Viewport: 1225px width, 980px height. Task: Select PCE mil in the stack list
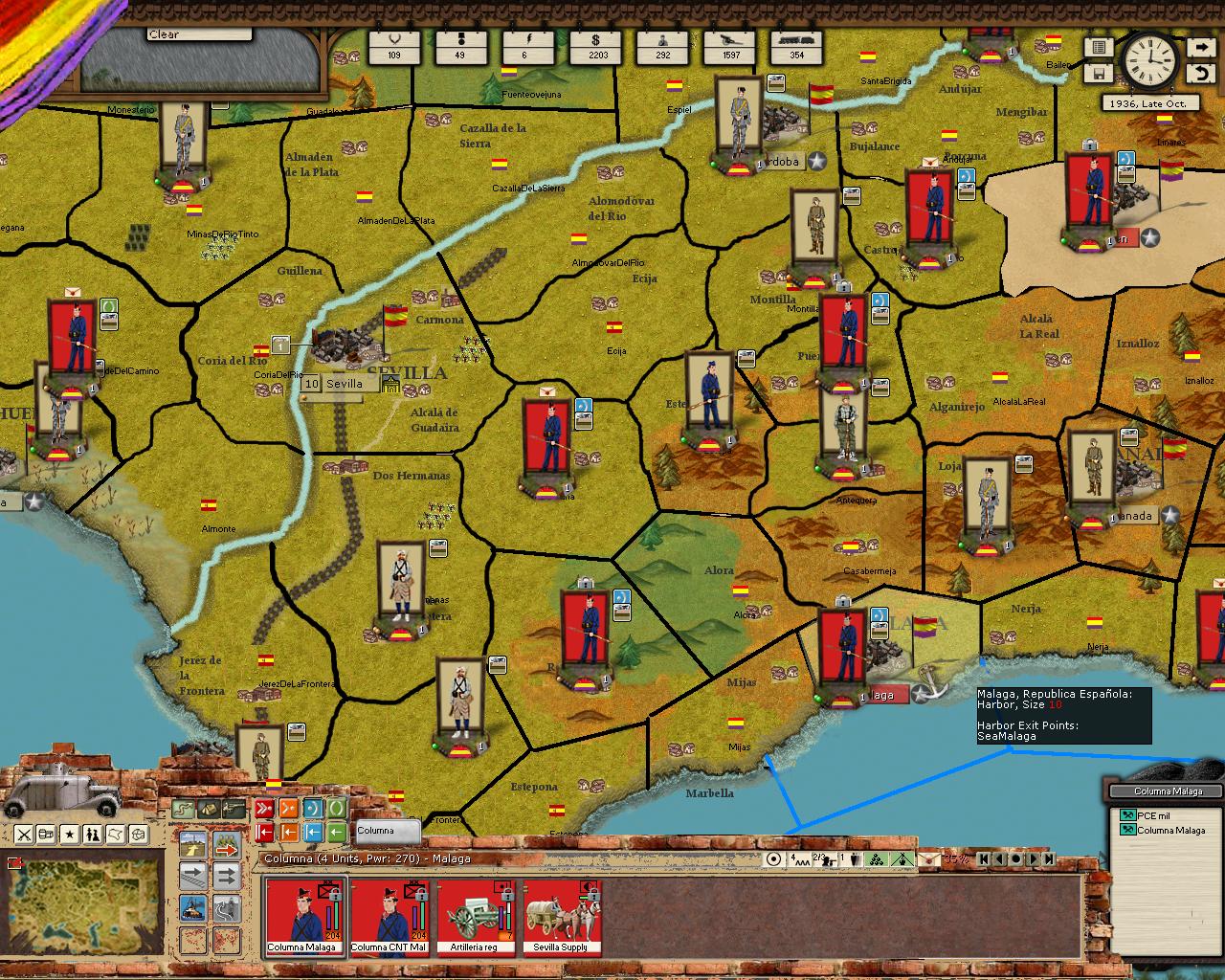1153,815
